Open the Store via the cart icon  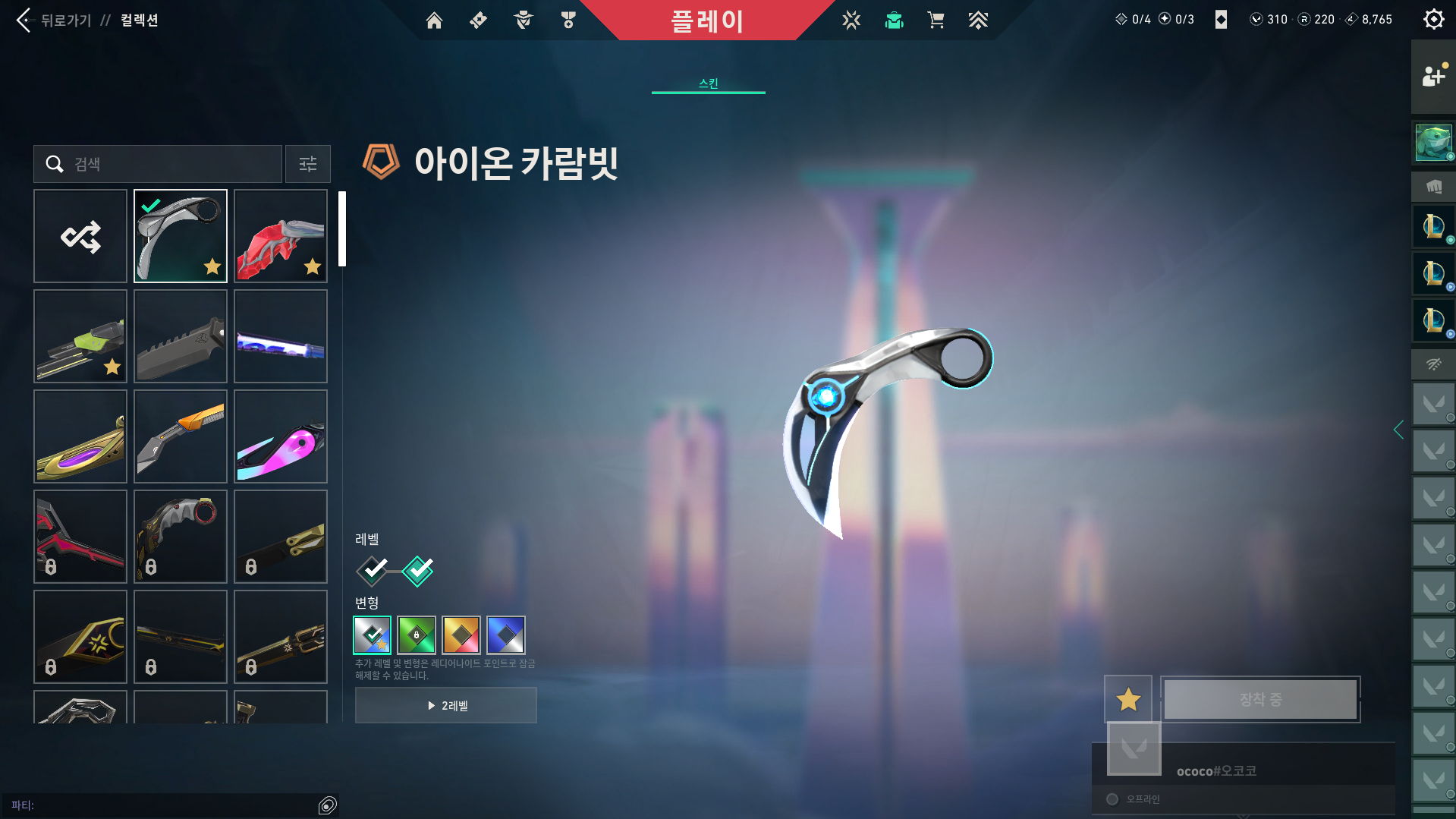[x=936, y=20]
